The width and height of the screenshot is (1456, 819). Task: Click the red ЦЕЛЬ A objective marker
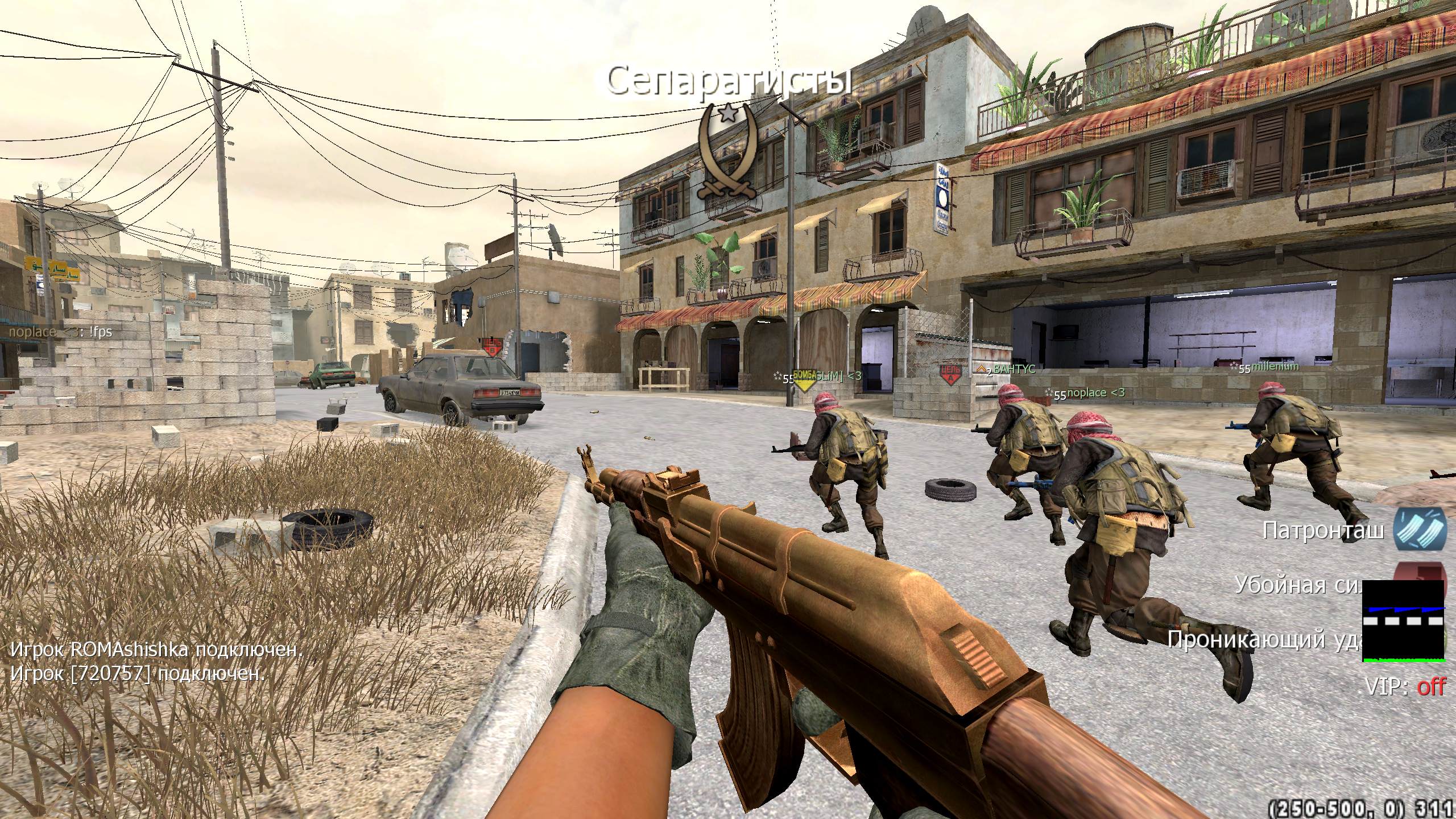pyautogui.click(x=950, y=375)
